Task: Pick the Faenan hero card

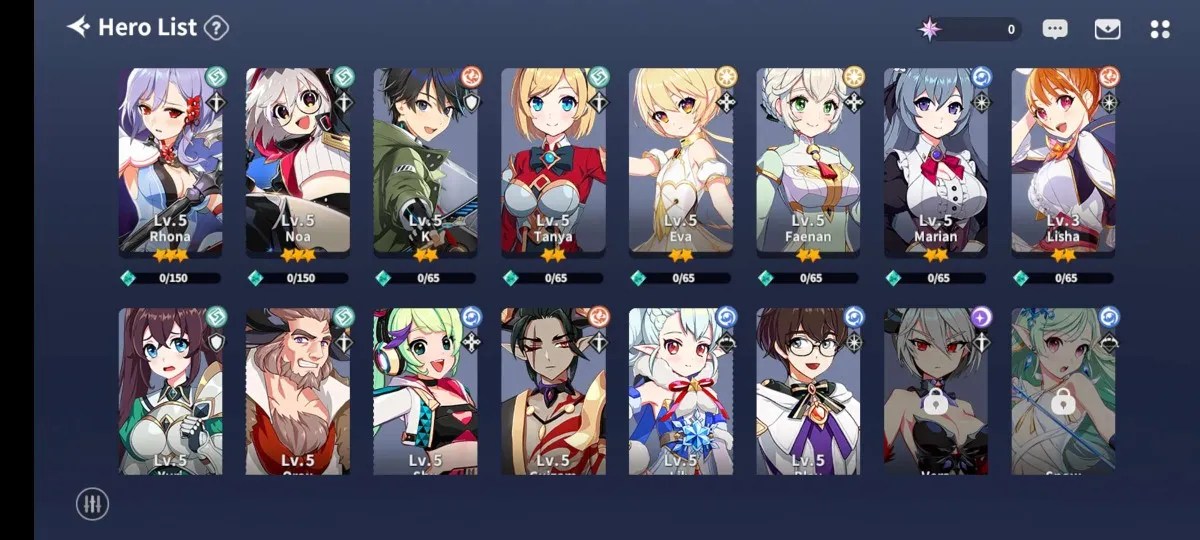Action: pos(808,160)
